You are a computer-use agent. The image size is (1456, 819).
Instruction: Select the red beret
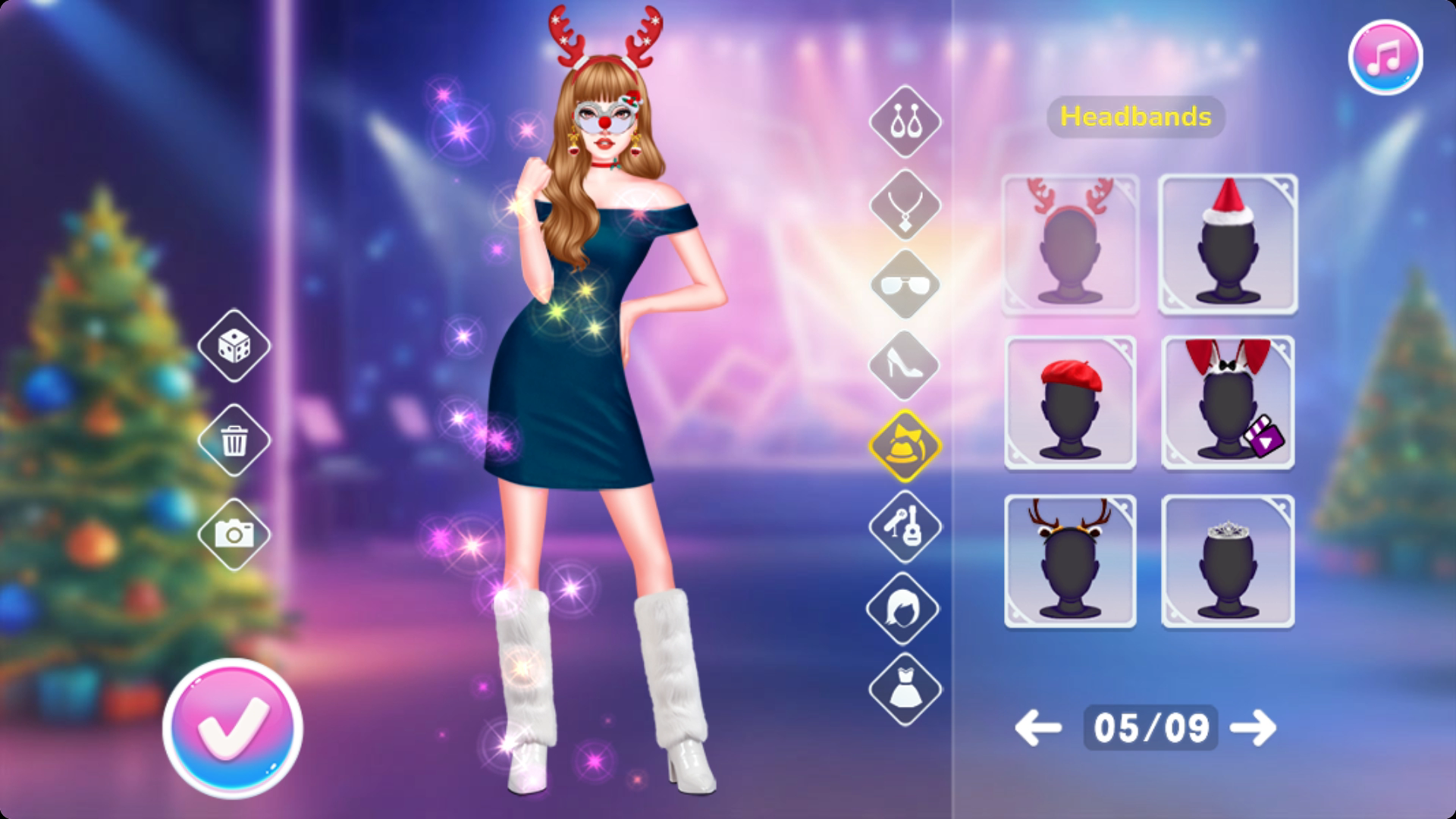[x=1070, y=403]
